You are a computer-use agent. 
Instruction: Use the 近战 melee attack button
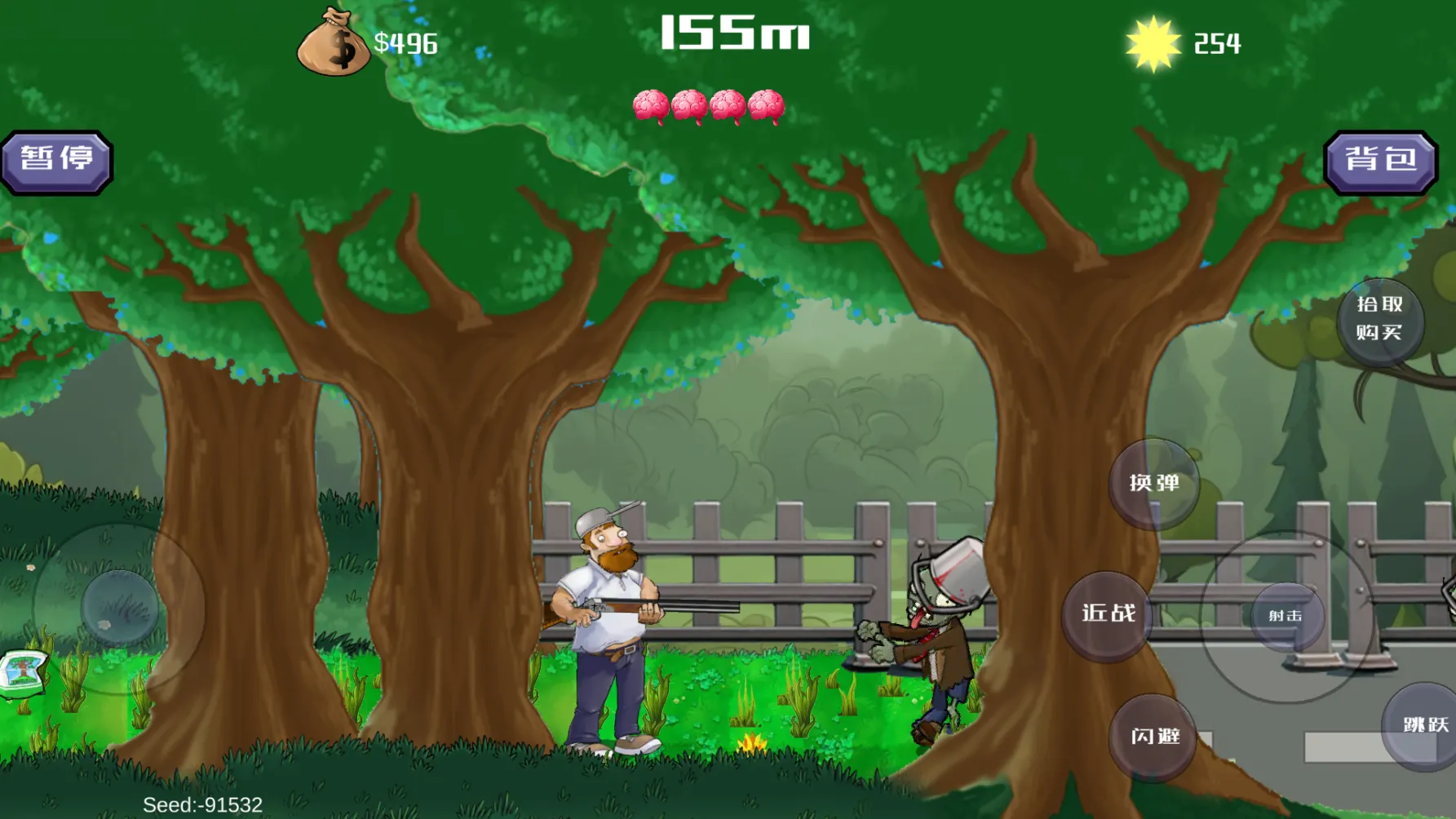tap(1108, 614)
